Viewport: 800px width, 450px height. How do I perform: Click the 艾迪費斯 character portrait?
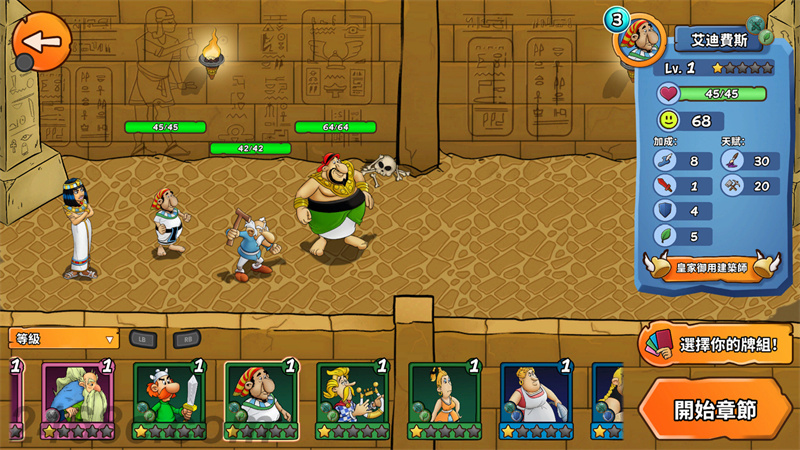coord(636,40)
